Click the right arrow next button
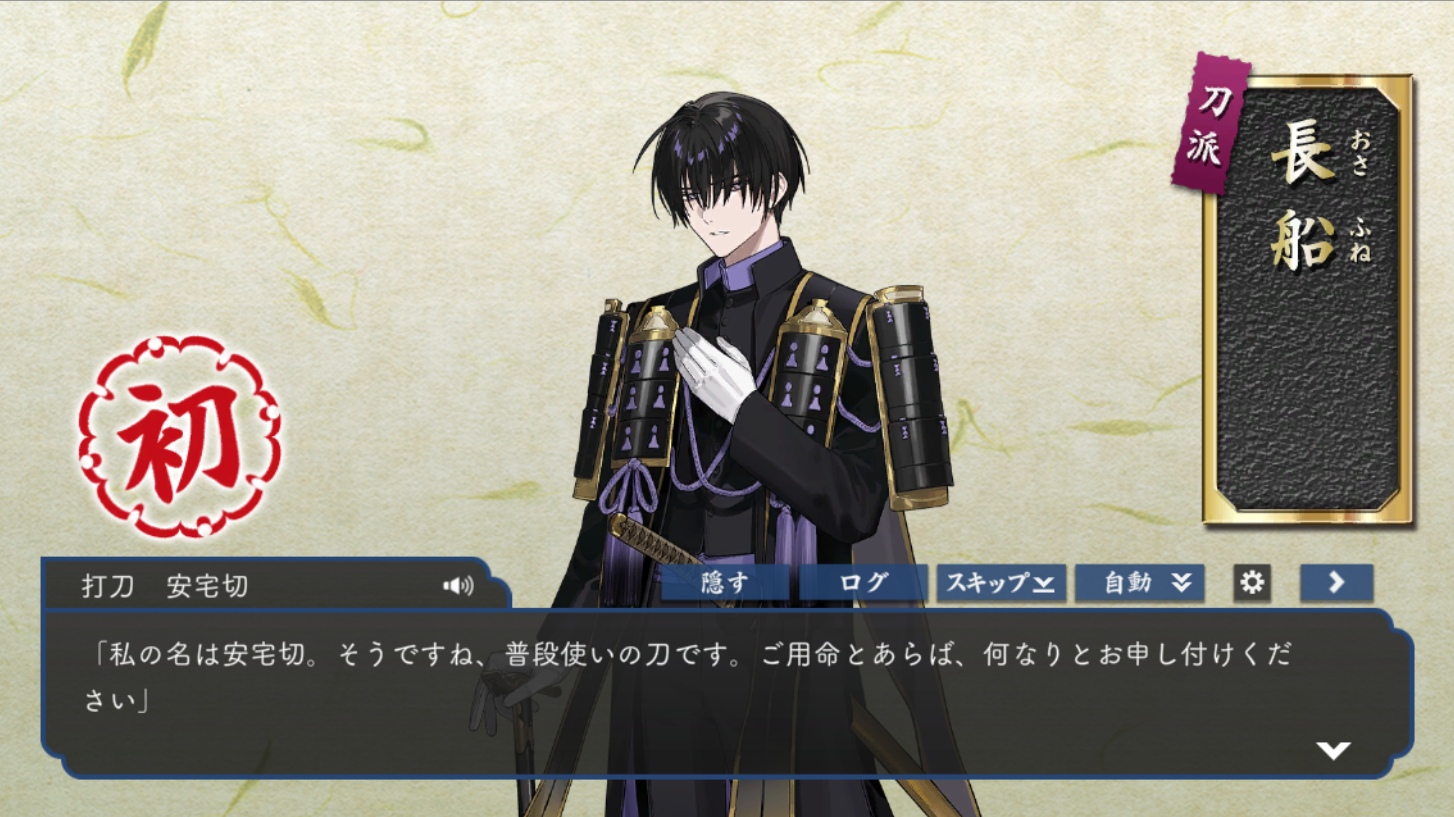Viewport: 1454px width, 817px height. [1336, 583]
